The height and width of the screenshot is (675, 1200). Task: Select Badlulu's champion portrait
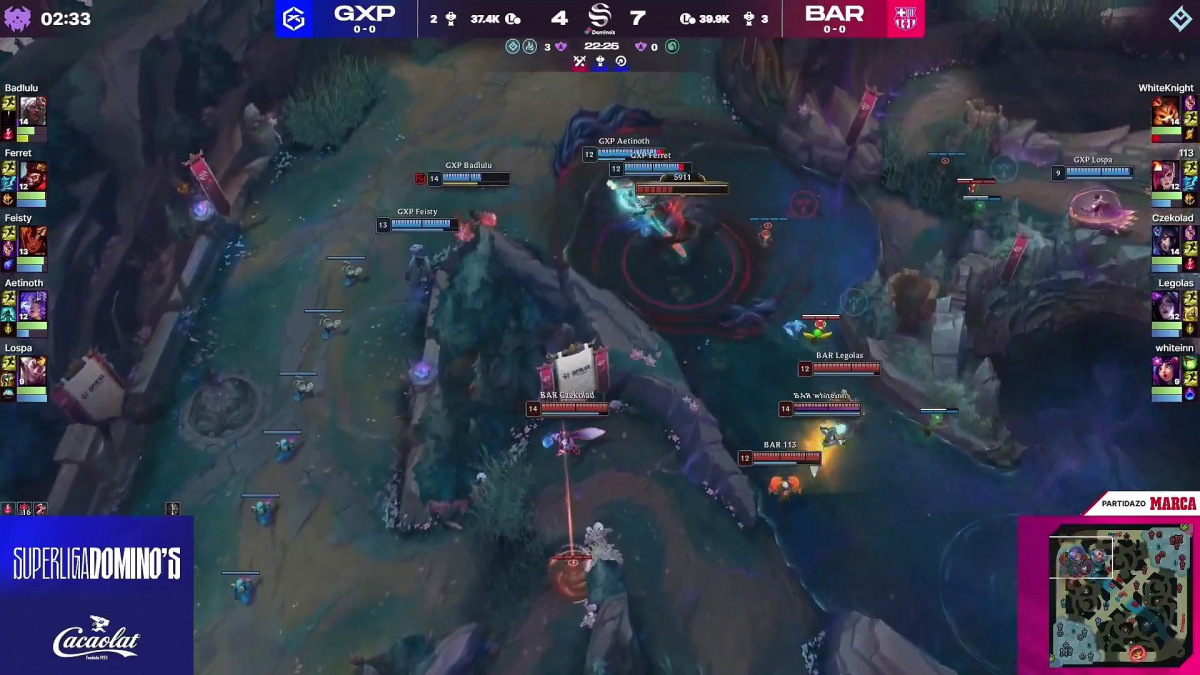(31, 110)
